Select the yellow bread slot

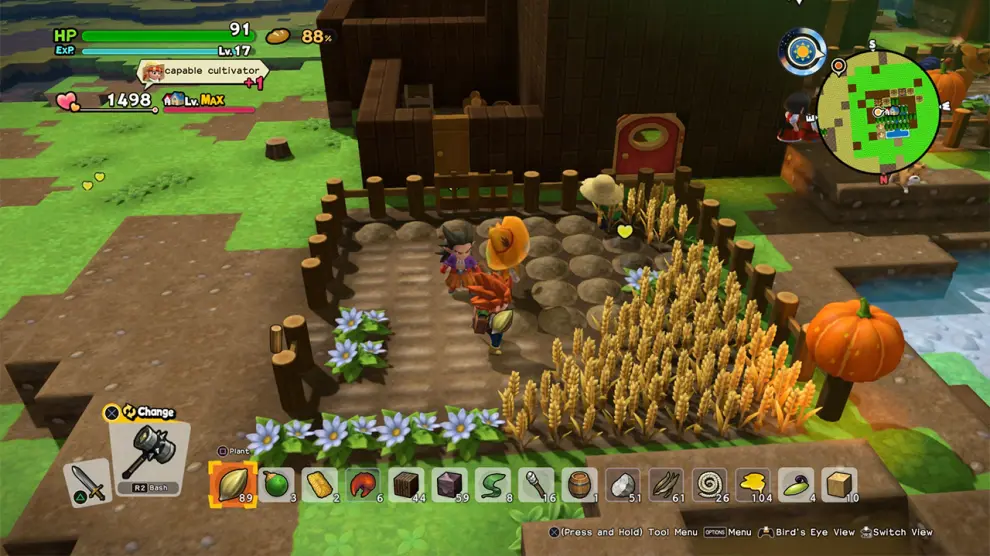pos(320,485)
